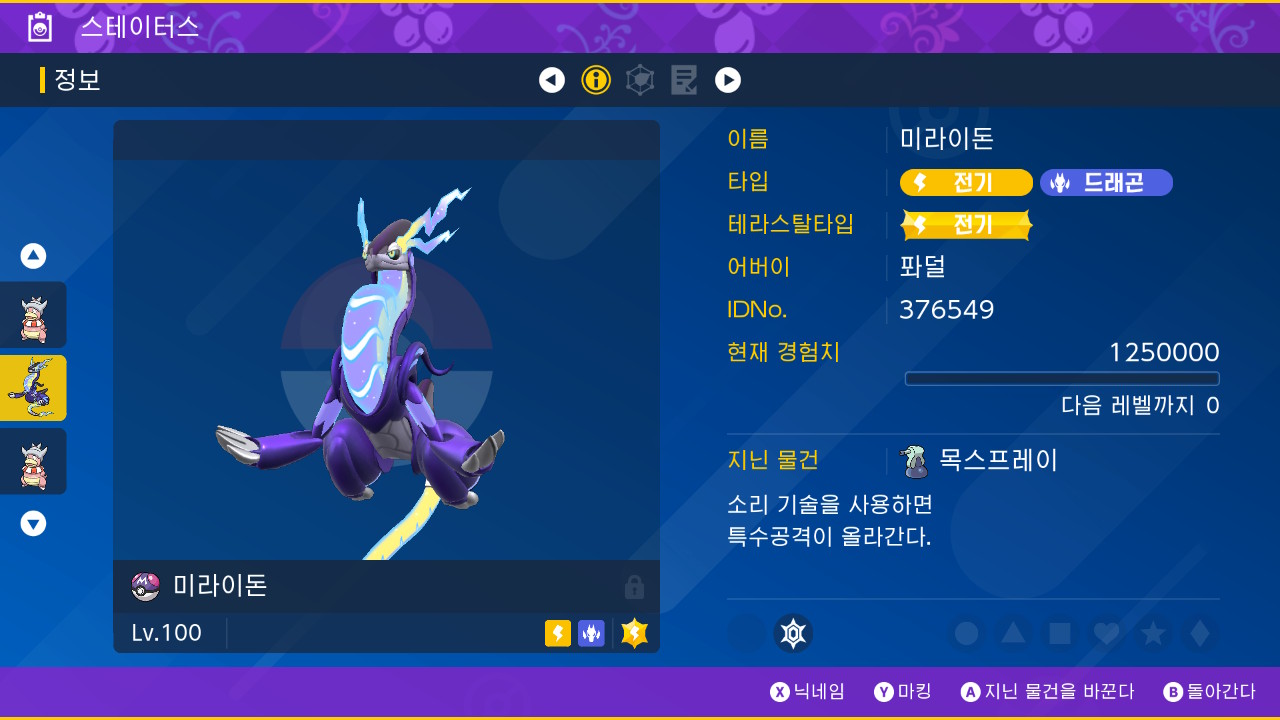
Task: Select the info (i) icon in top navigation
Action: 596,80
